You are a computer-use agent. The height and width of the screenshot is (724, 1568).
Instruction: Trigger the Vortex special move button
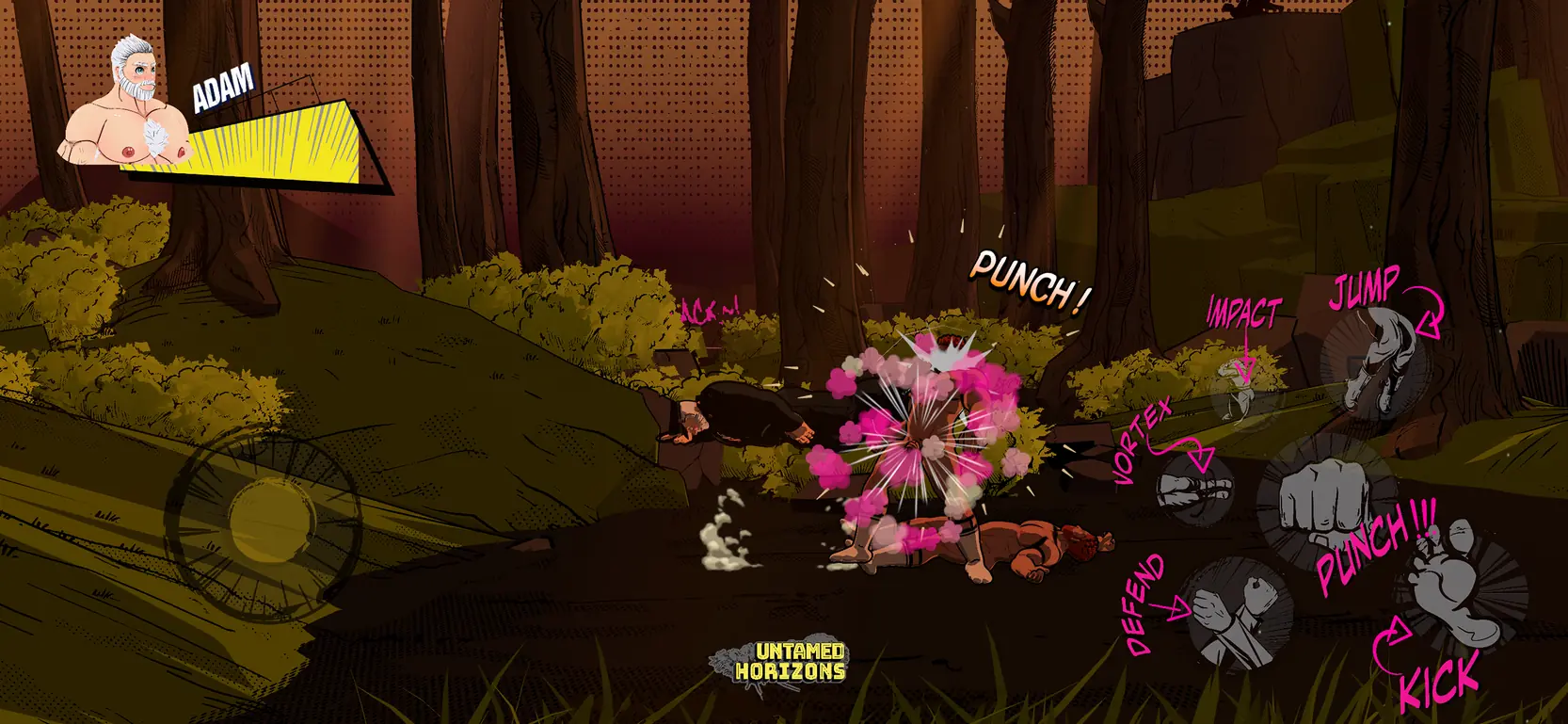pos(1193,488)
